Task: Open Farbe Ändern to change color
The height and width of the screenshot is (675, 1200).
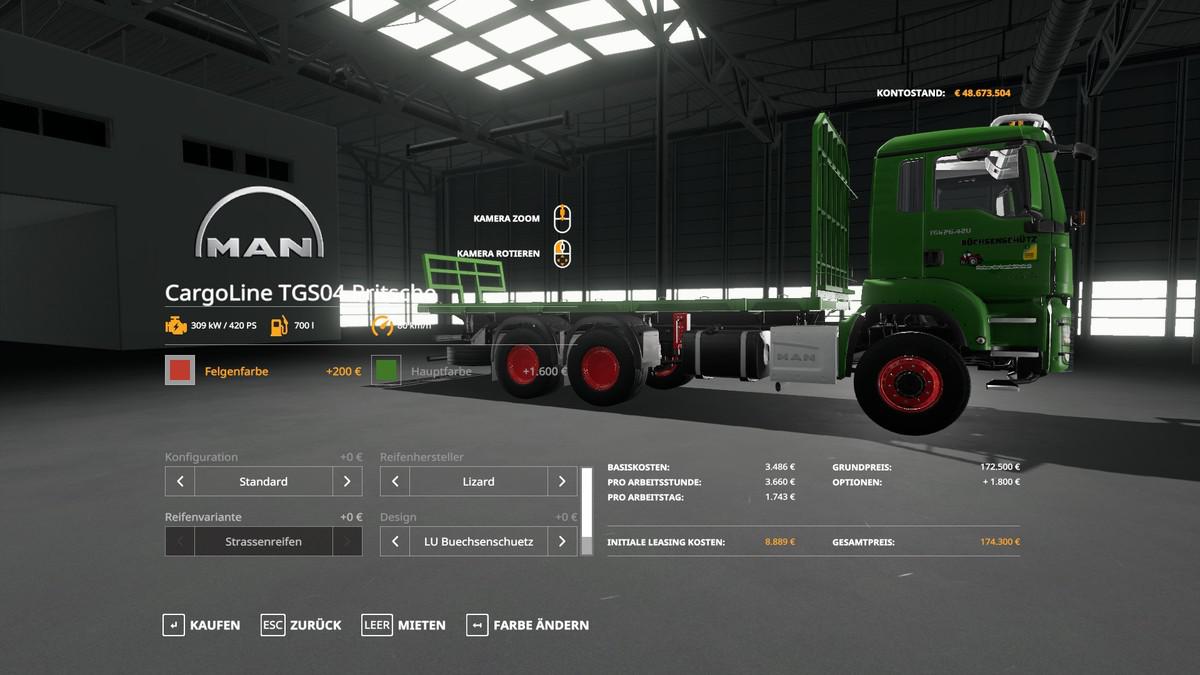Action: pos(527,625)
